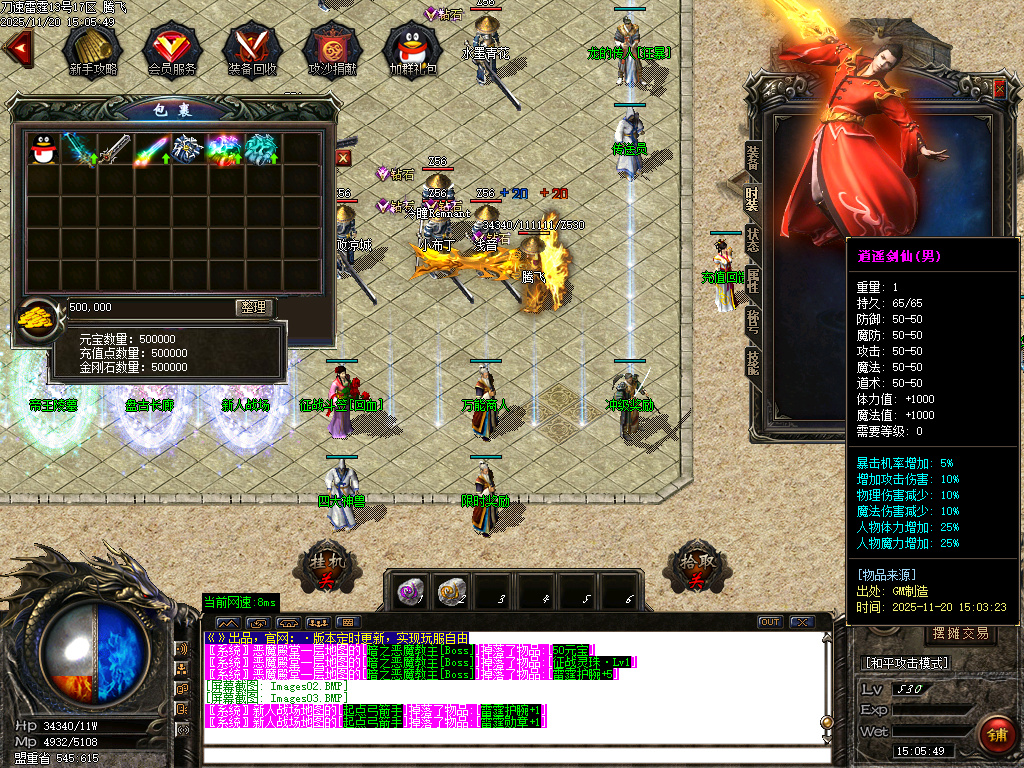Click the 整理 sort button in the bag

click(x=253, y=307)
